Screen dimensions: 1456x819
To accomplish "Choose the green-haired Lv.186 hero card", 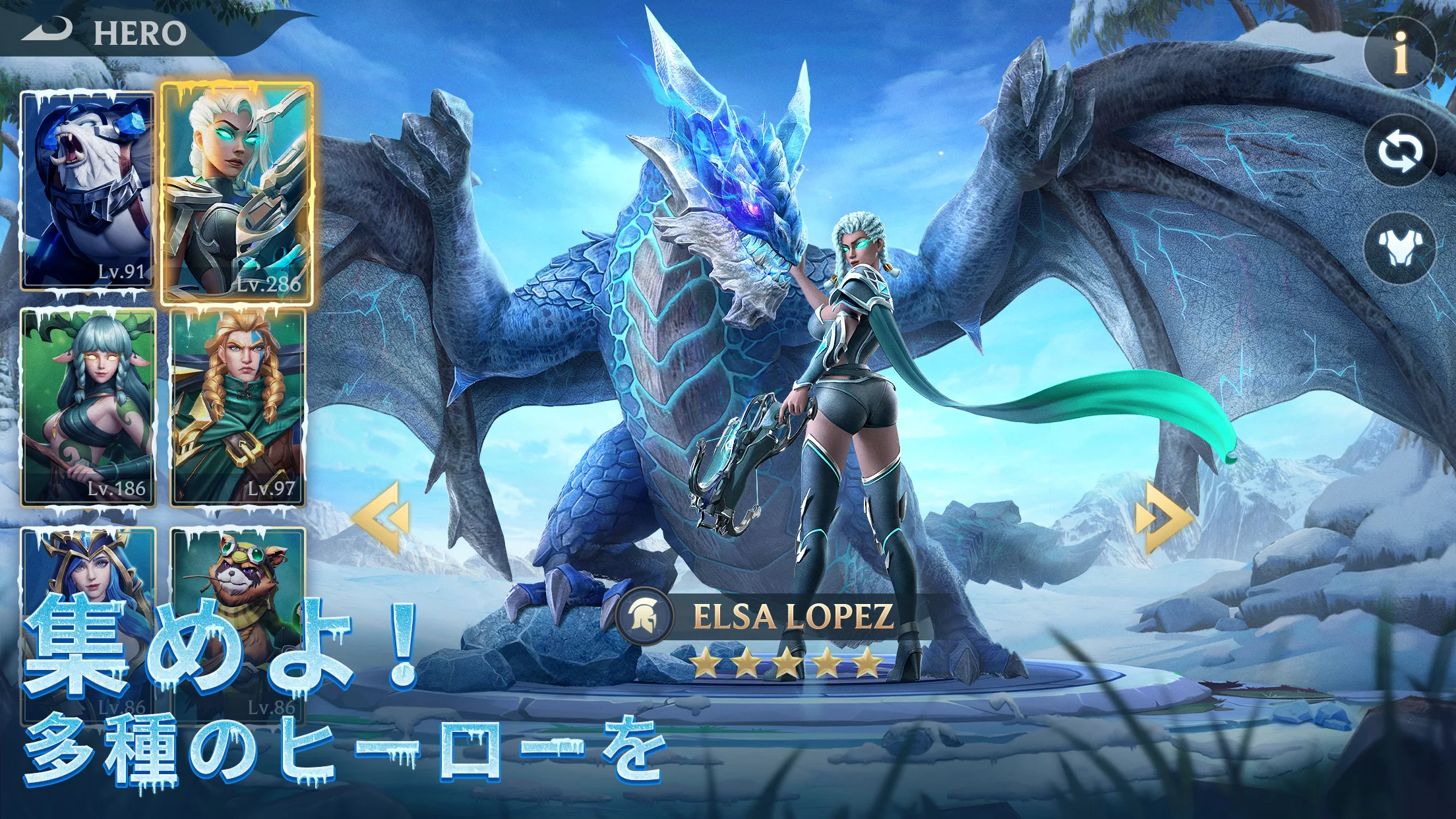I will (x=88, y=408).
